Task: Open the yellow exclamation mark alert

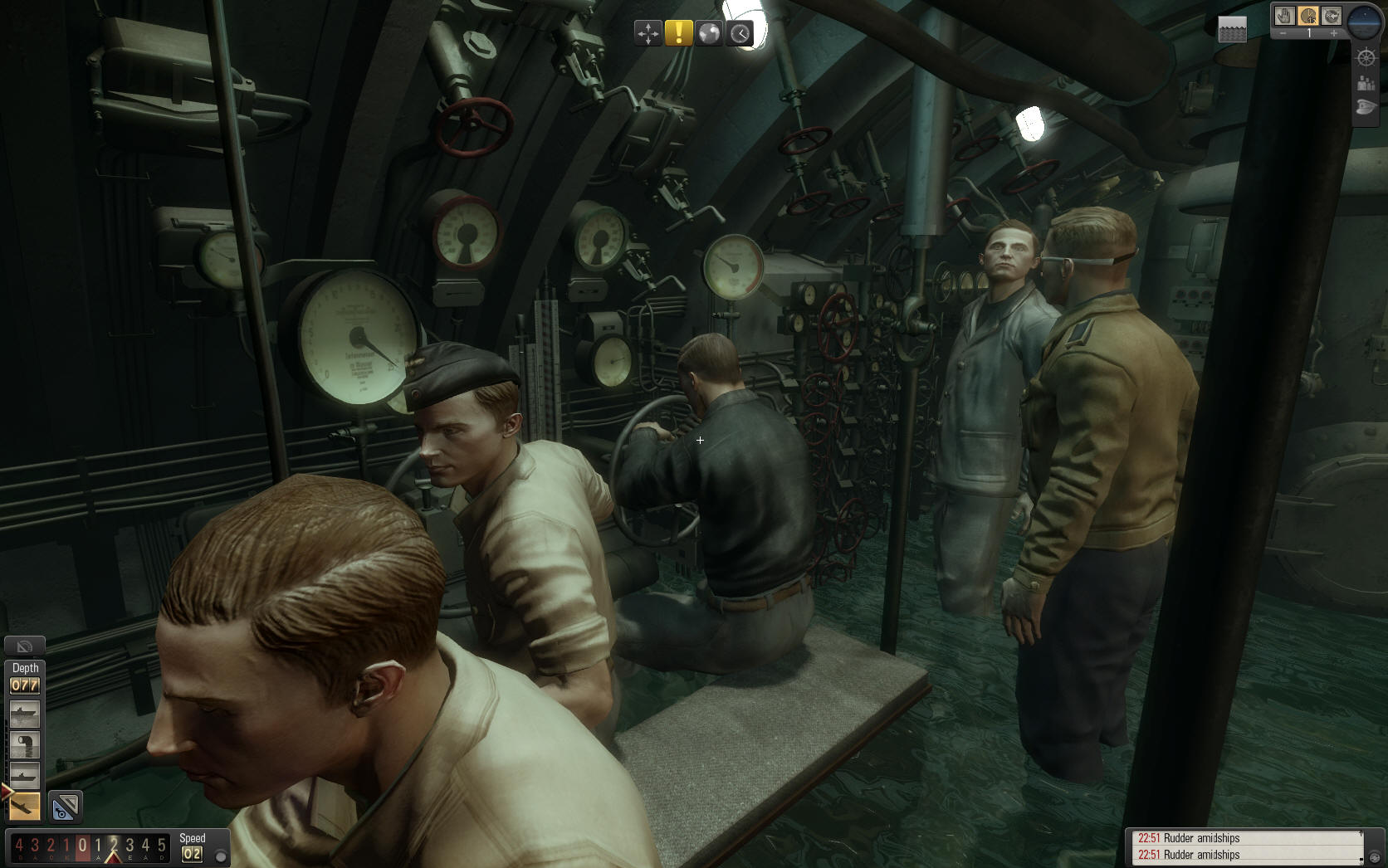Action: coord(678,33)
